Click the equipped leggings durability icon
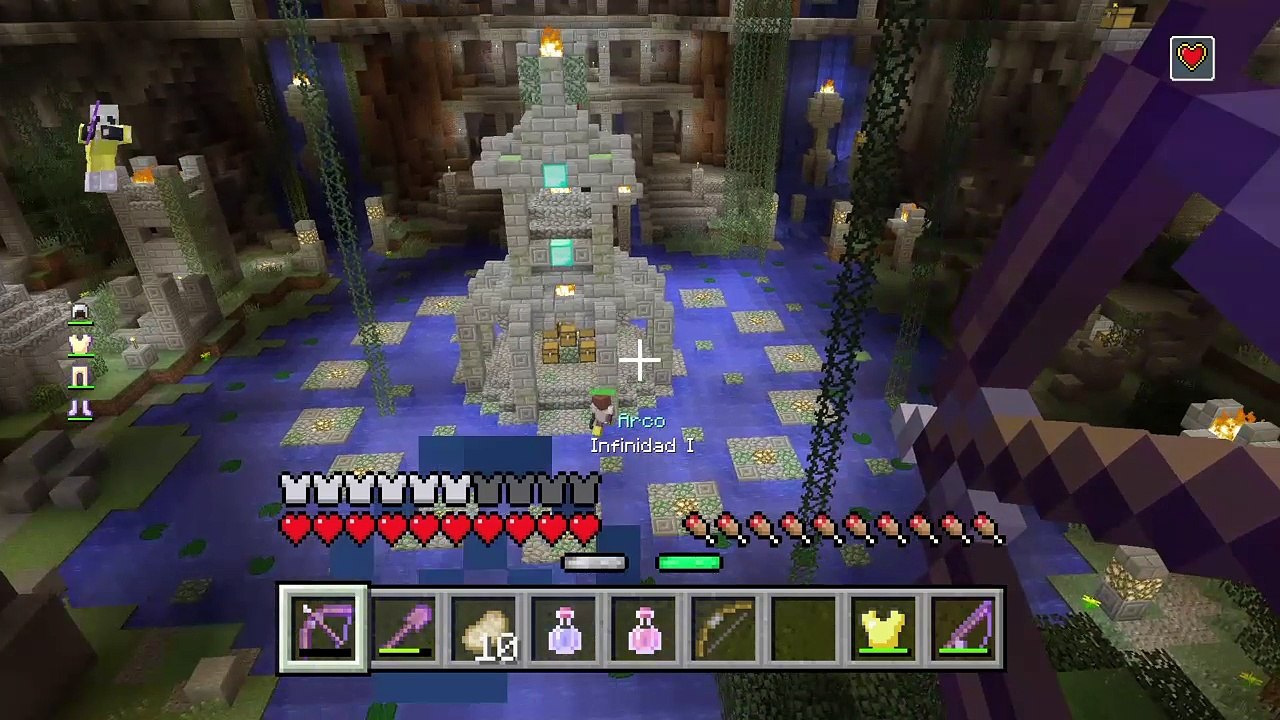This screenshot has width=1280, height=720. [x=80, y=377]
